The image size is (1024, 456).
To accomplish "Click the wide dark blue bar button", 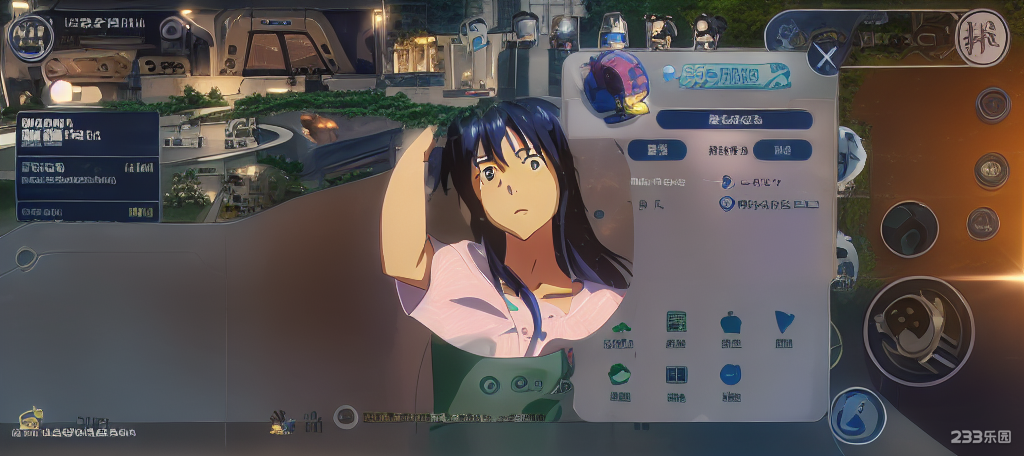I will click(x=734, y=119).
